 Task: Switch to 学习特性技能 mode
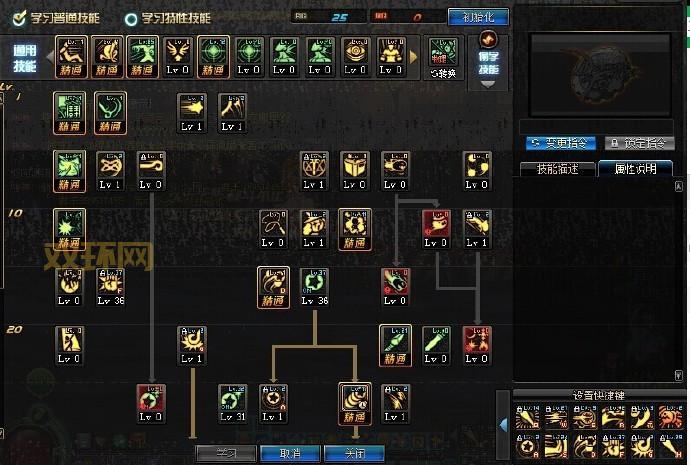[x=131, y=17]
